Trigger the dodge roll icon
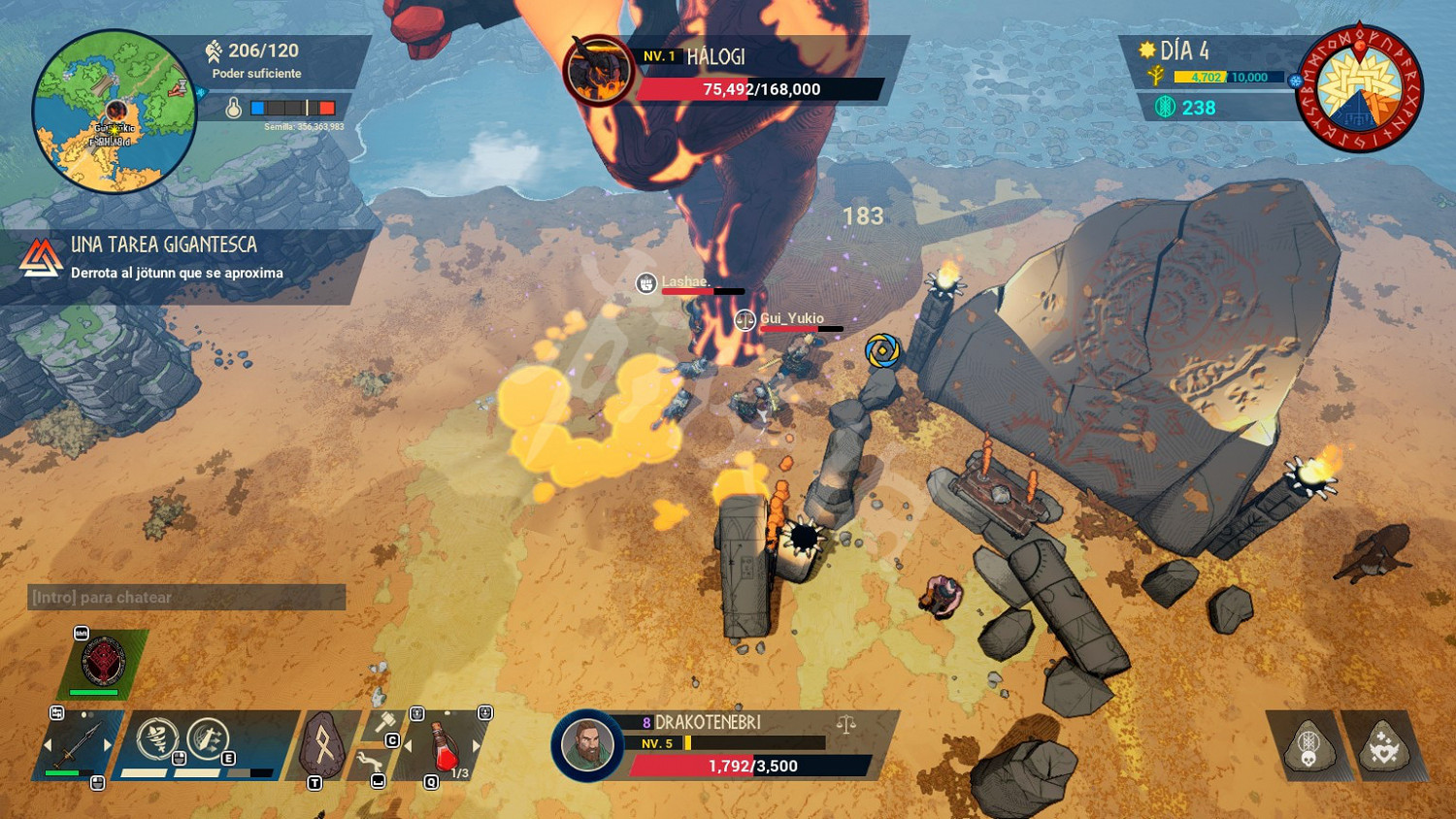The width and height of the screenshot is (1456, 819). pyautogui.click(x=369, y=763)
